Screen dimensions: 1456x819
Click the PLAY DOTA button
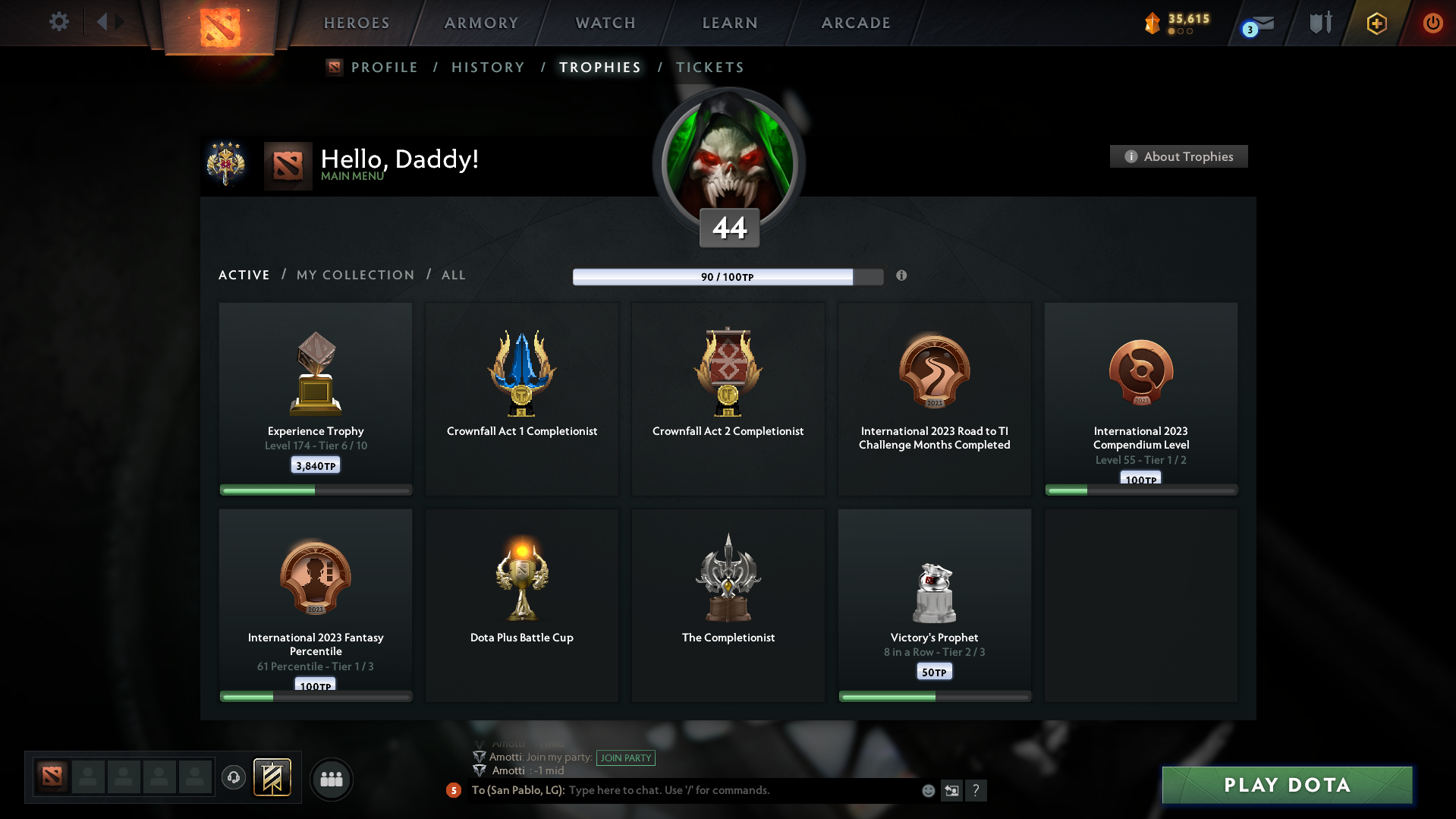click(x=1286, y=785)
